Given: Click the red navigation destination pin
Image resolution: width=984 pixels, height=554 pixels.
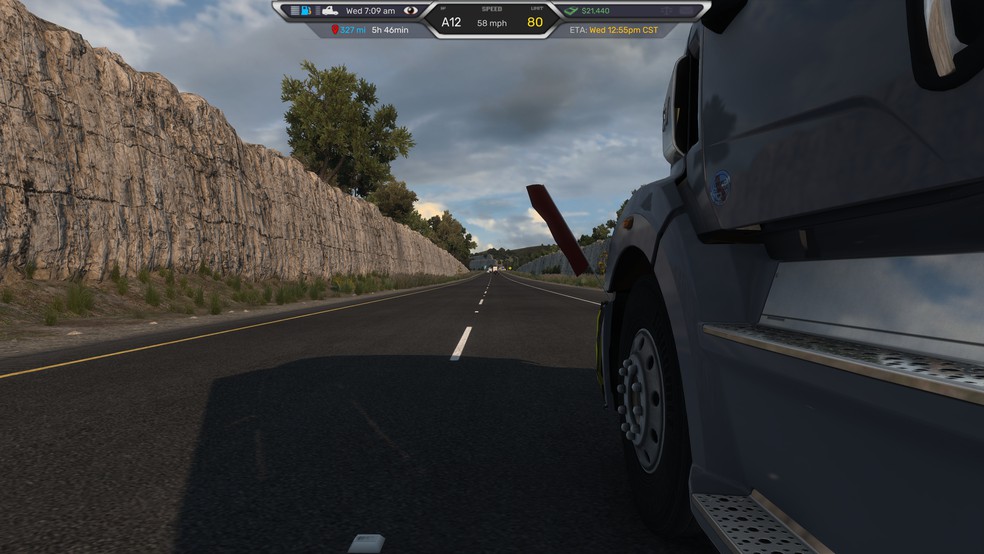Looking at the screenshot, I should tap(335, 30).
